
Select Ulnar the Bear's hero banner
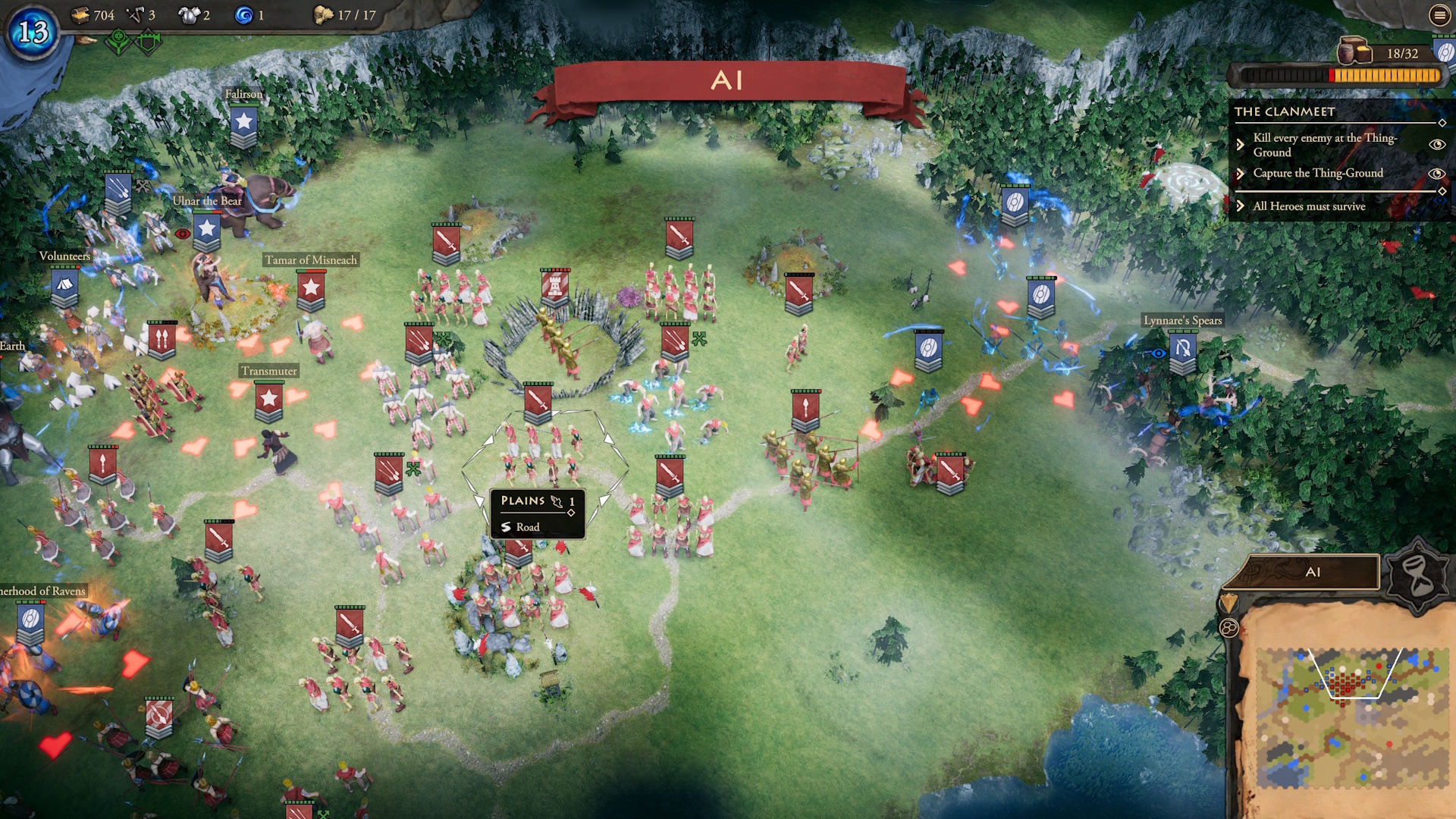pyautogui.click(x=206, y=230)
